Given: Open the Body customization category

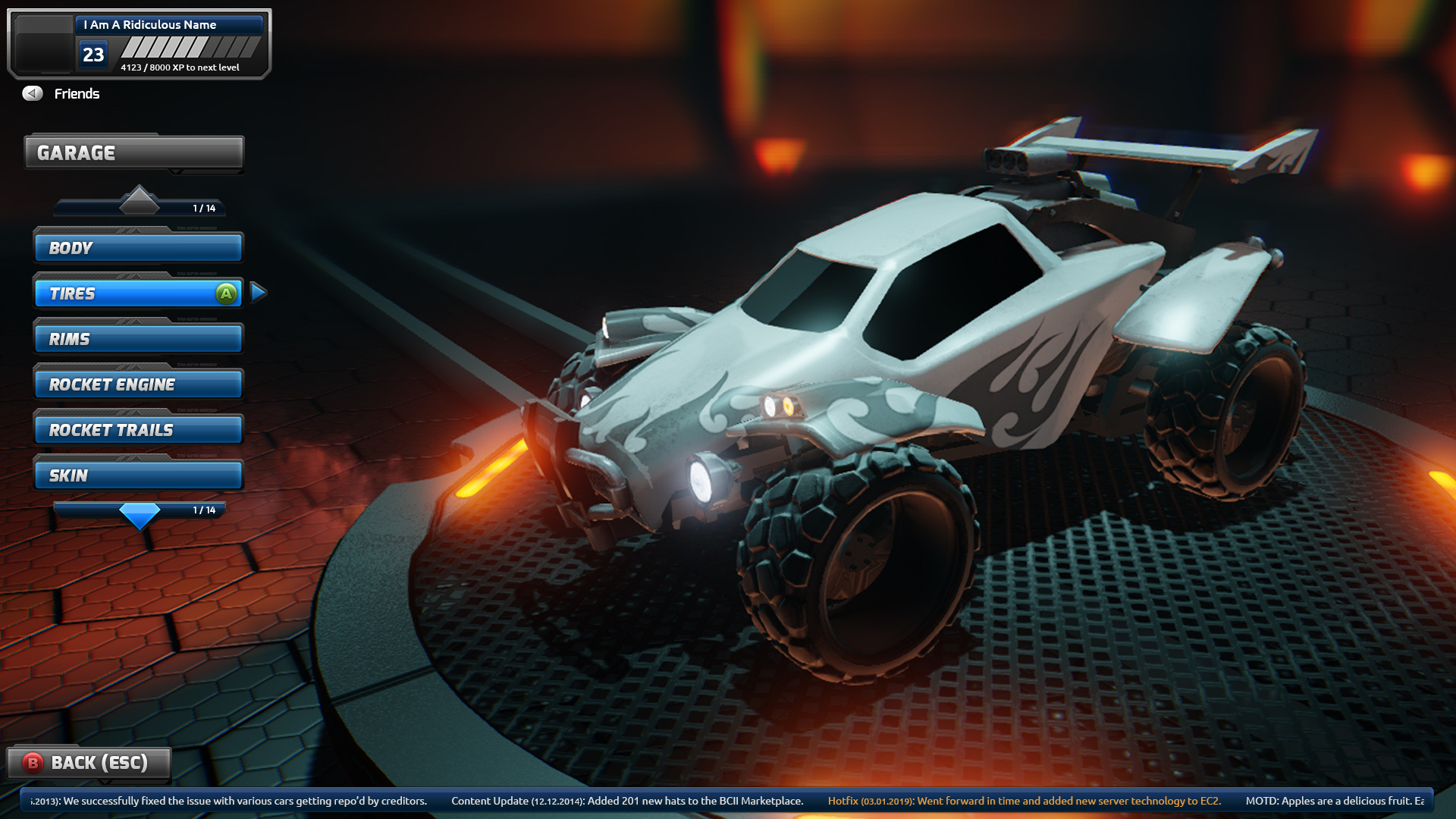Looking at the screenshot, I should tap(138, 248).
